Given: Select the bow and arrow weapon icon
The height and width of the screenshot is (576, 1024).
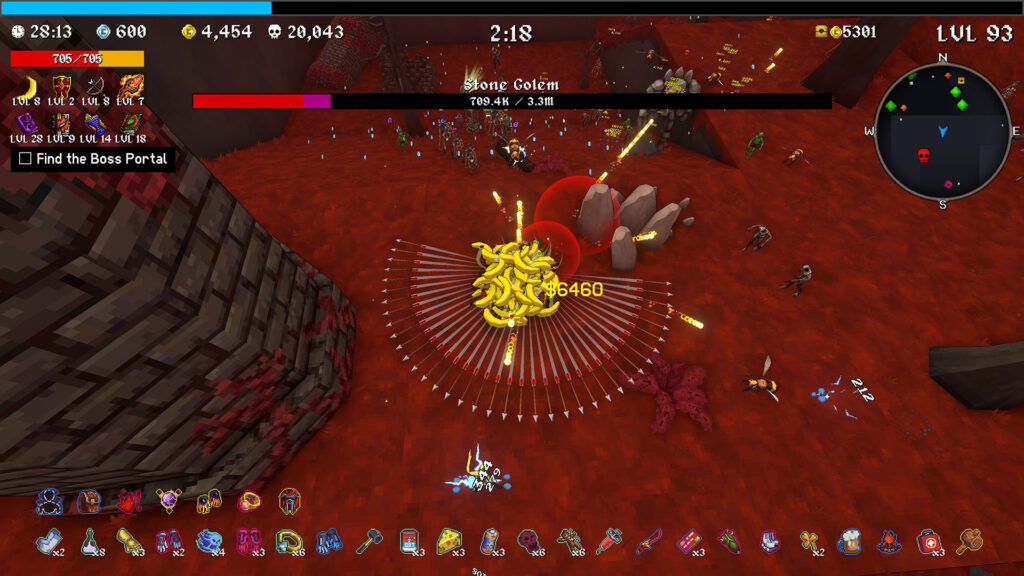Looking at the screenshot, I should [96, 86].
